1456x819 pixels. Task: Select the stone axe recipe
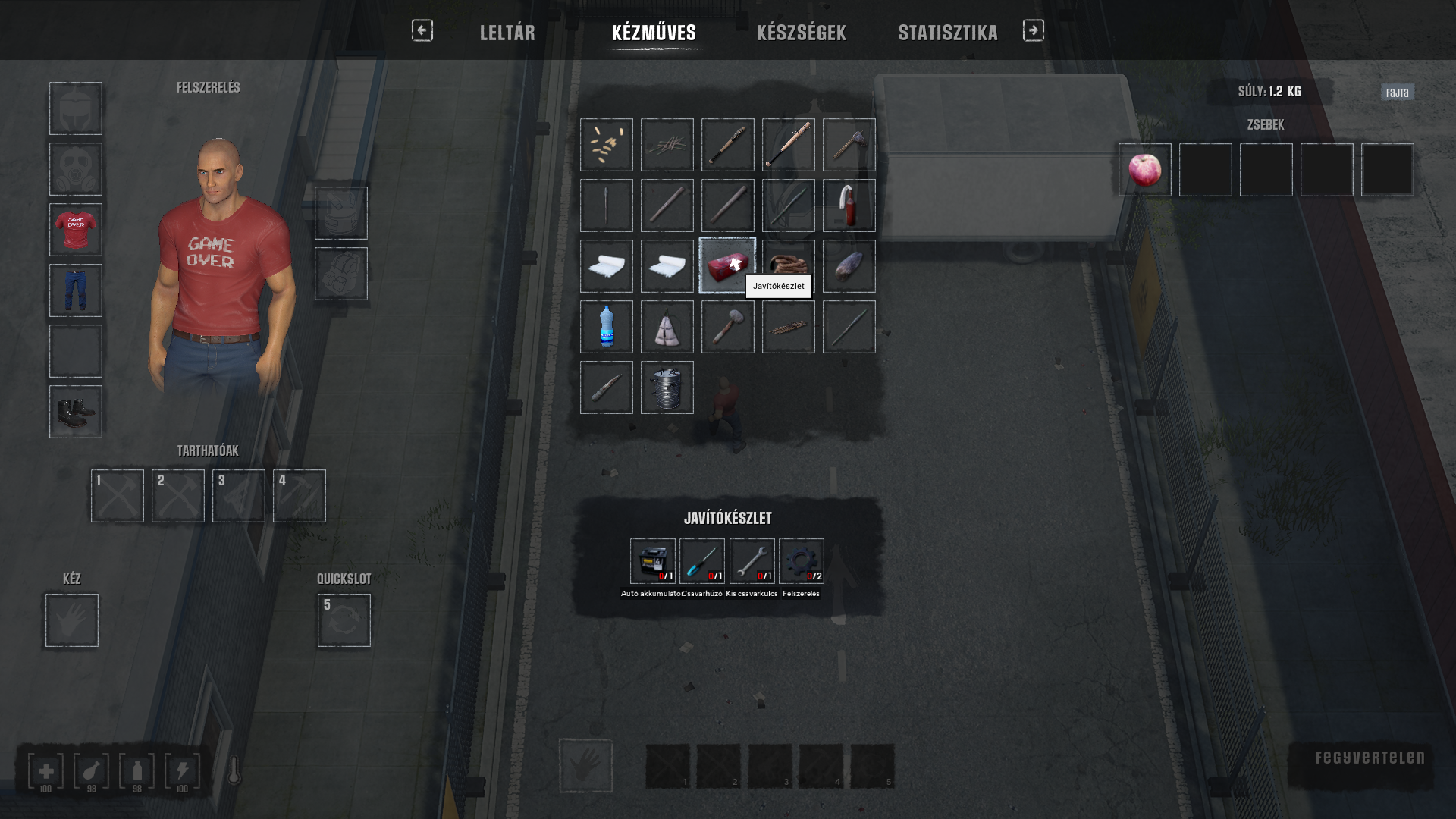849,145
